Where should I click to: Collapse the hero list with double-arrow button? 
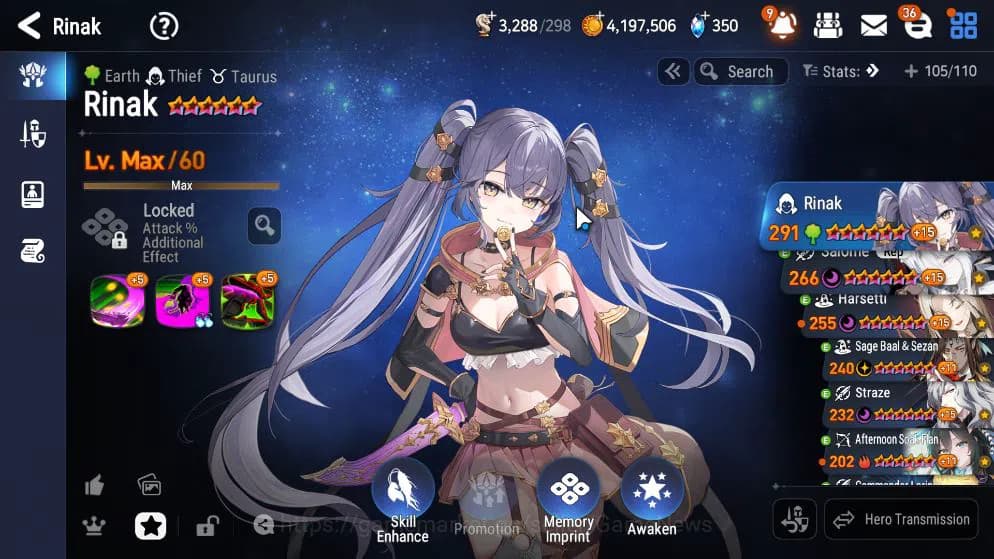click(673, 71)
